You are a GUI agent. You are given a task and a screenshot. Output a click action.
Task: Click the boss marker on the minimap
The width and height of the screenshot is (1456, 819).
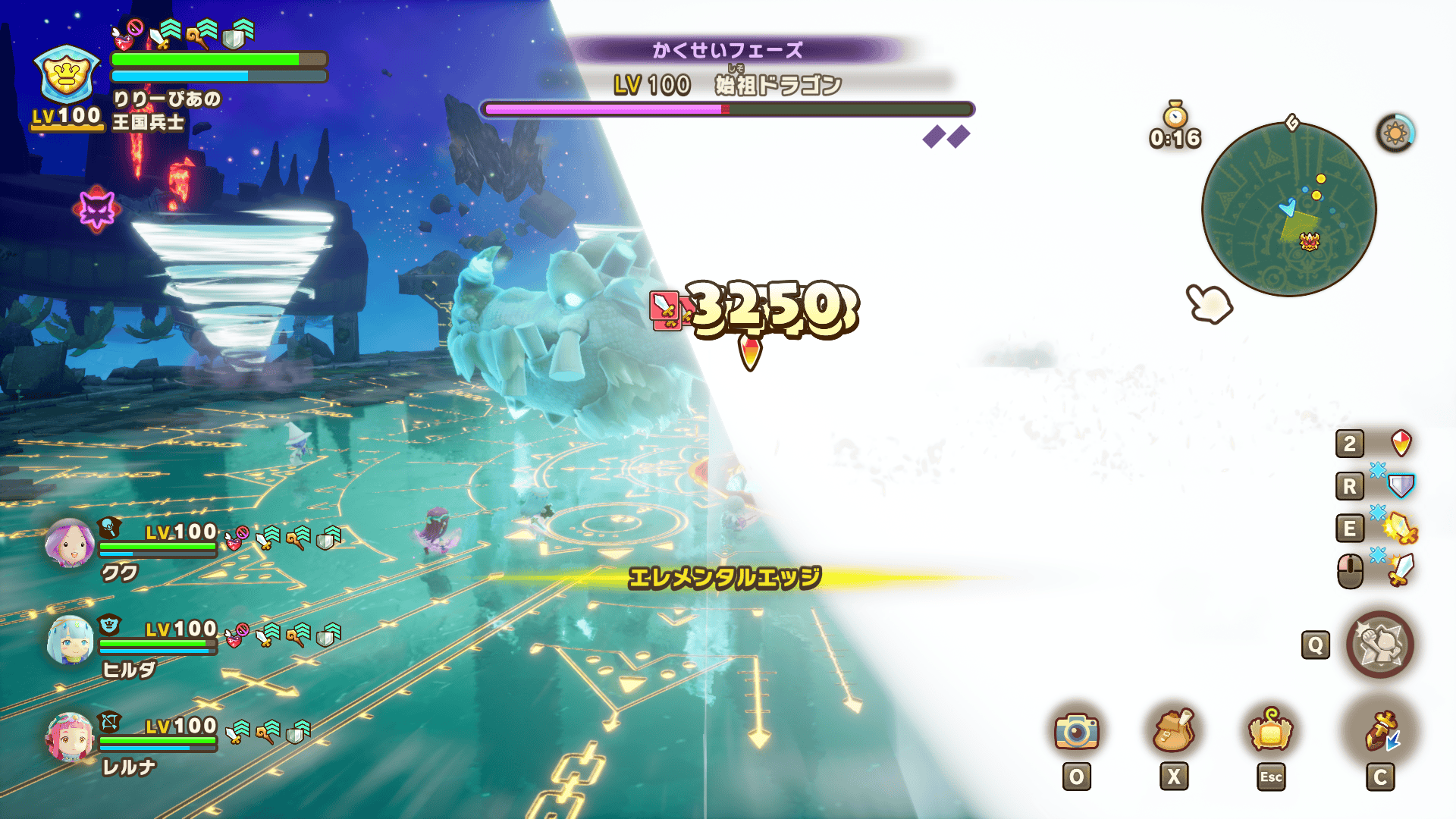(x=1310, y=242)
